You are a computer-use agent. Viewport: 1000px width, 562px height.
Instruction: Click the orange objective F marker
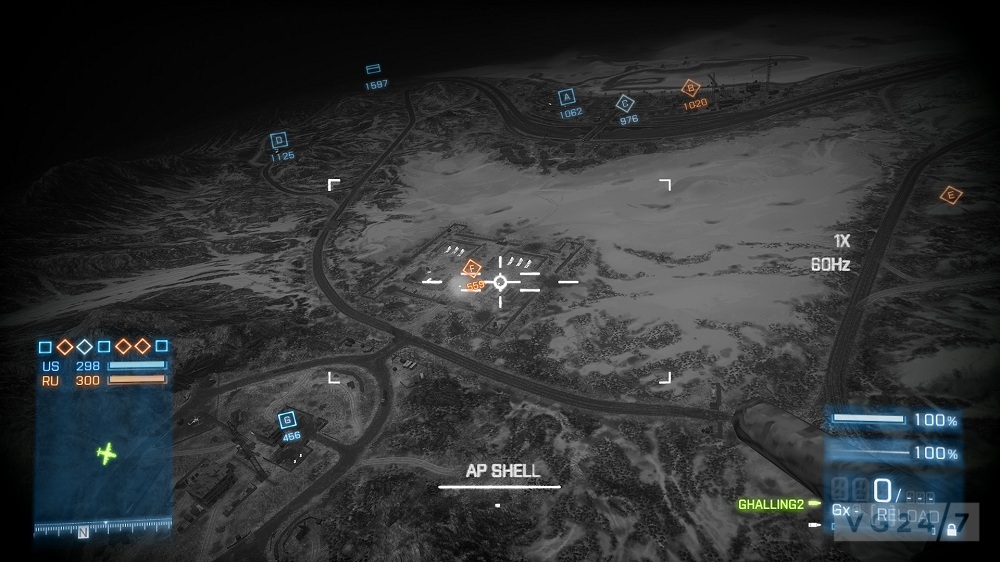(x=472, y=267)
